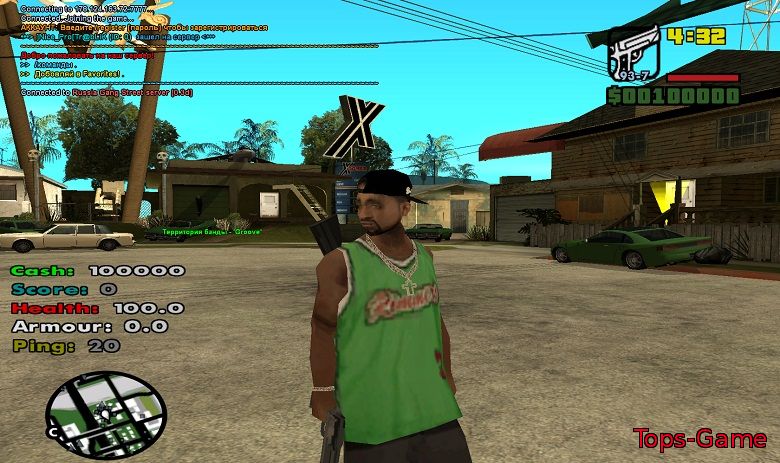Click the circular radar minimap
Viewport: 780px width, 463px height.
tap(106, 412)
